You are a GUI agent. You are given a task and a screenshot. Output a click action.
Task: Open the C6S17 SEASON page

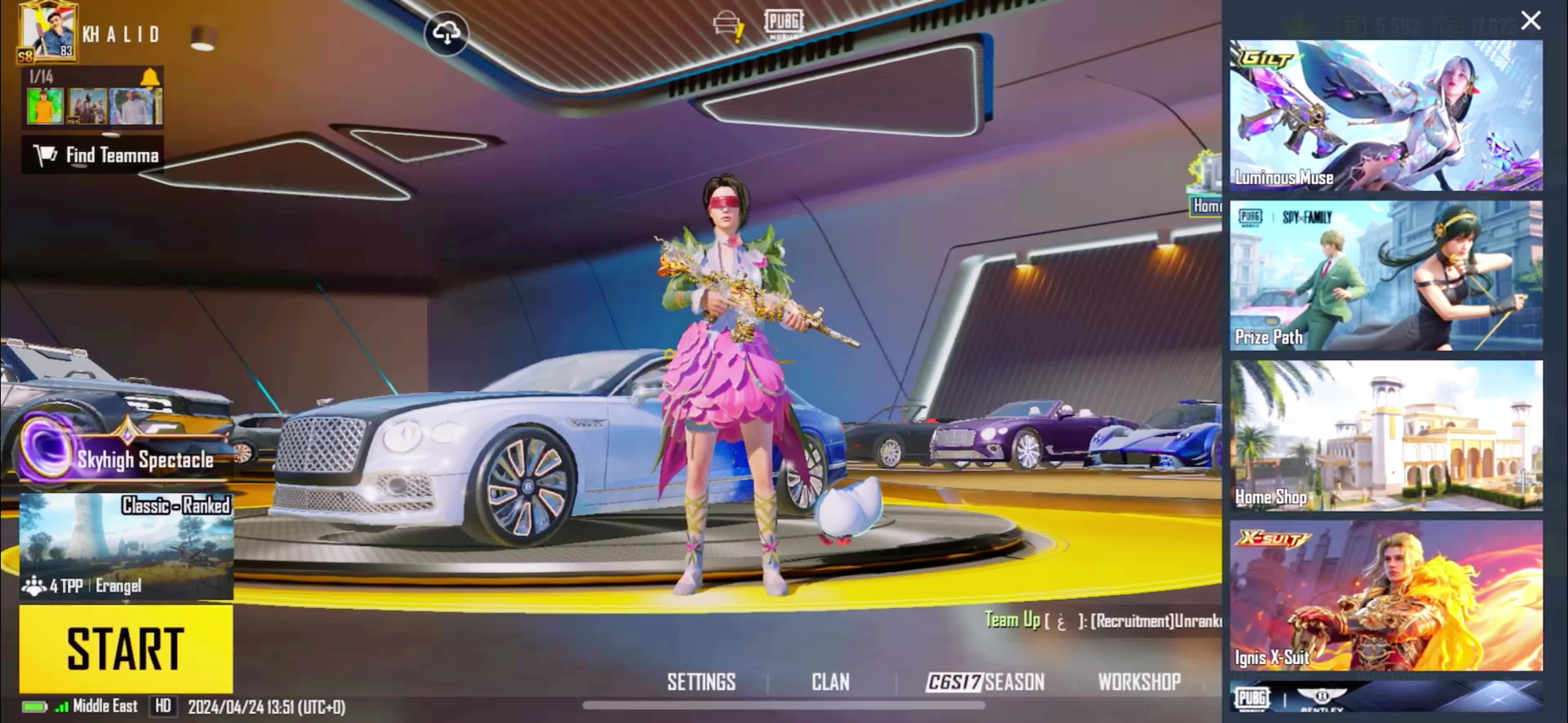pos(985,682)
